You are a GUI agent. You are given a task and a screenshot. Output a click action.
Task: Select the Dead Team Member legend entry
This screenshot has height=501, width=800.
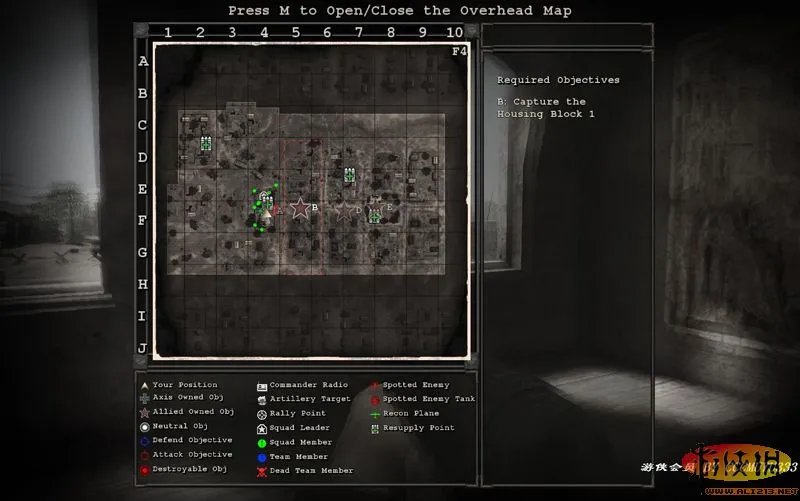[x=306, y=470]
